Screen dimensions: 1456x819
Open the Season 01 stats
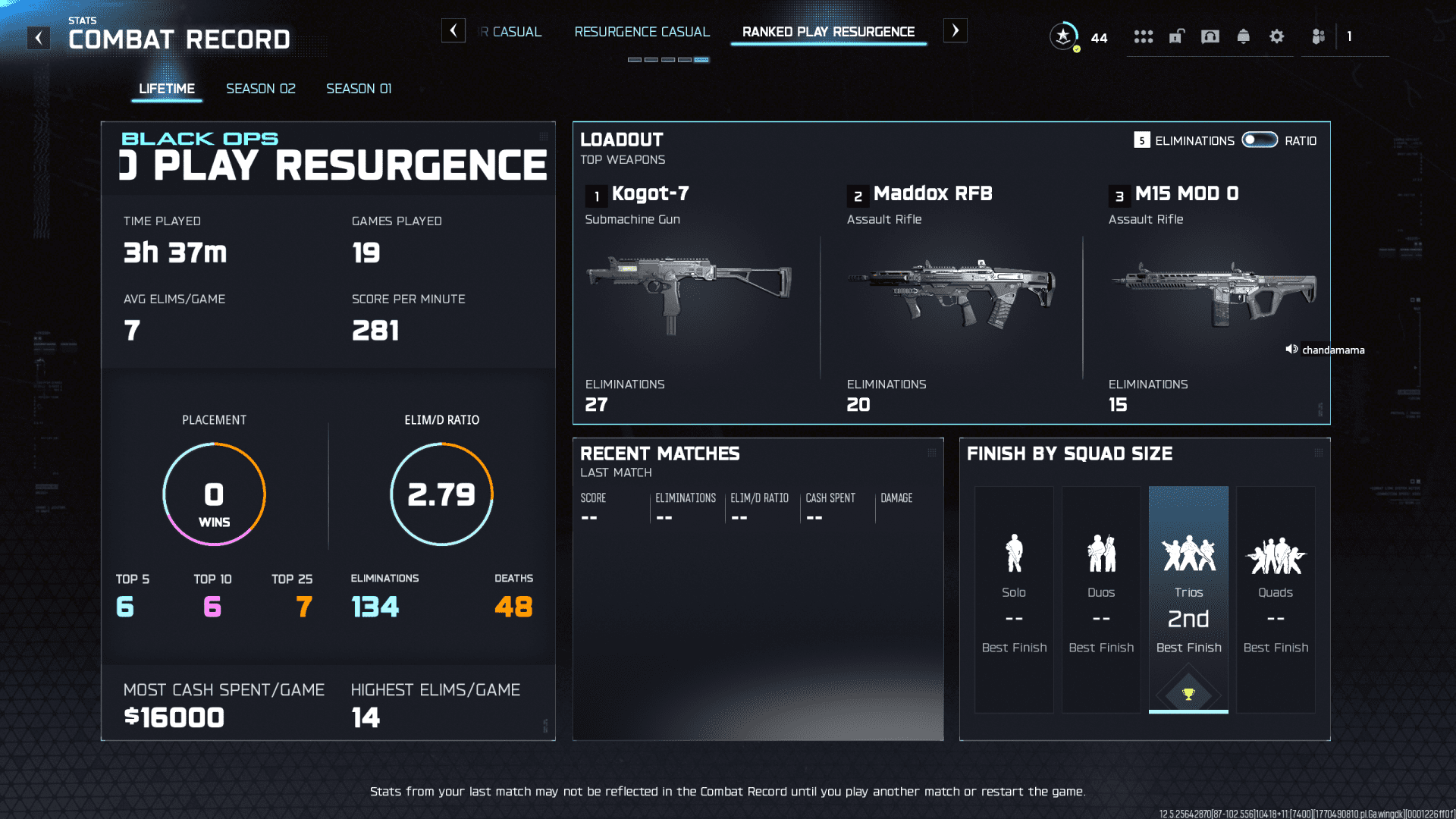coord(358,88)
